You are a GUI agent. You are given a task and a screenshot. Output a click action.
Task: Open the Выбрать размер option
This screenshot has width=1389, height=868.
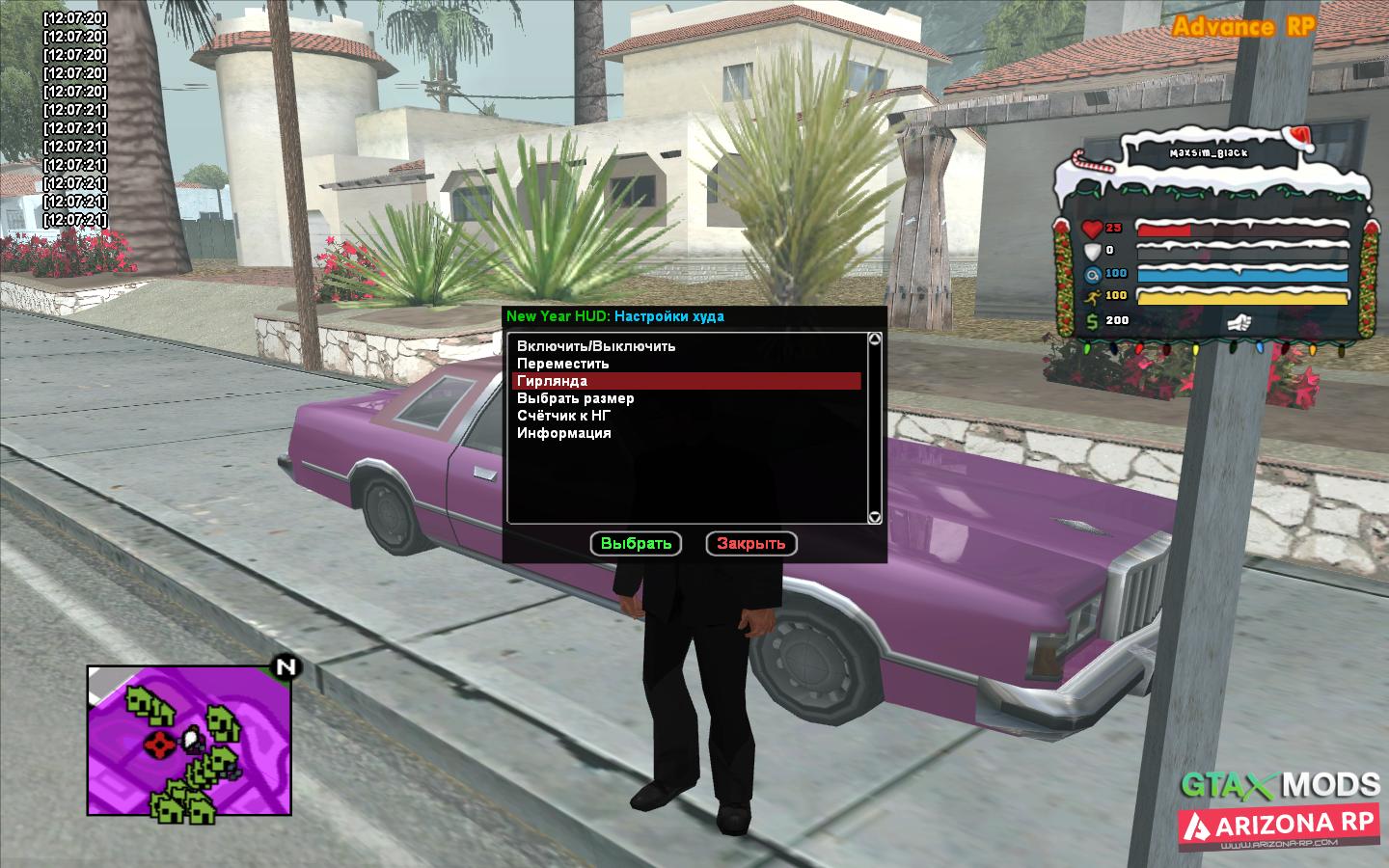576,398
